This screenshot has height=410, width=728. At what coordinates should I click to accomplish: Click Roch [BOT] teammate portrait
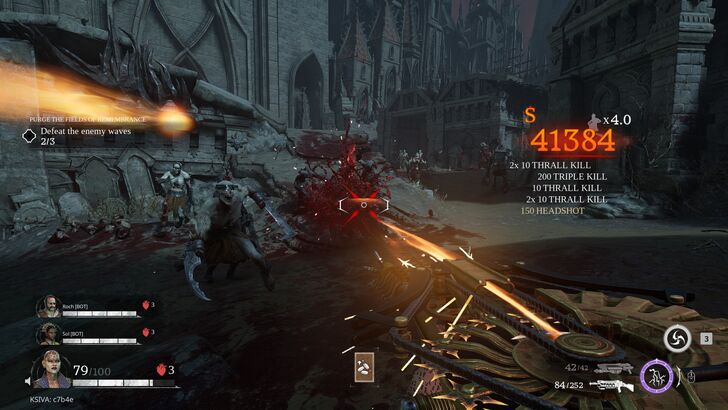coord(48,307)
